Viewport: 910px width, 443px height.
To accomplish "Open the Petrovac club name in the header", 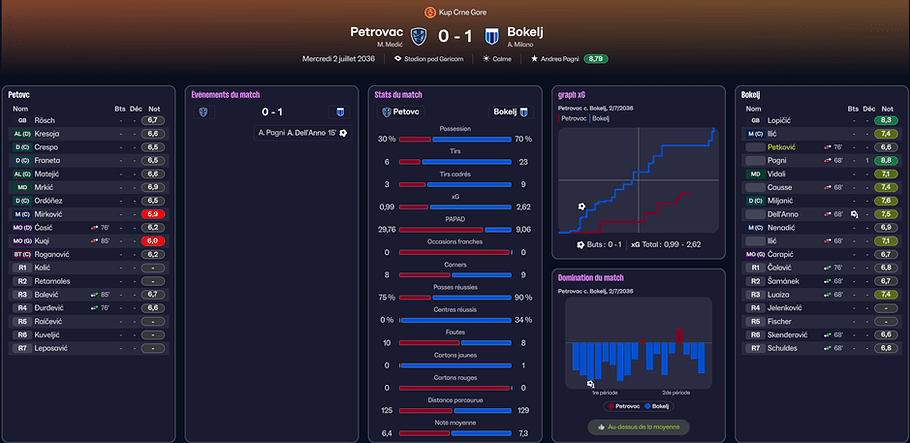I will tap(378, 31).
